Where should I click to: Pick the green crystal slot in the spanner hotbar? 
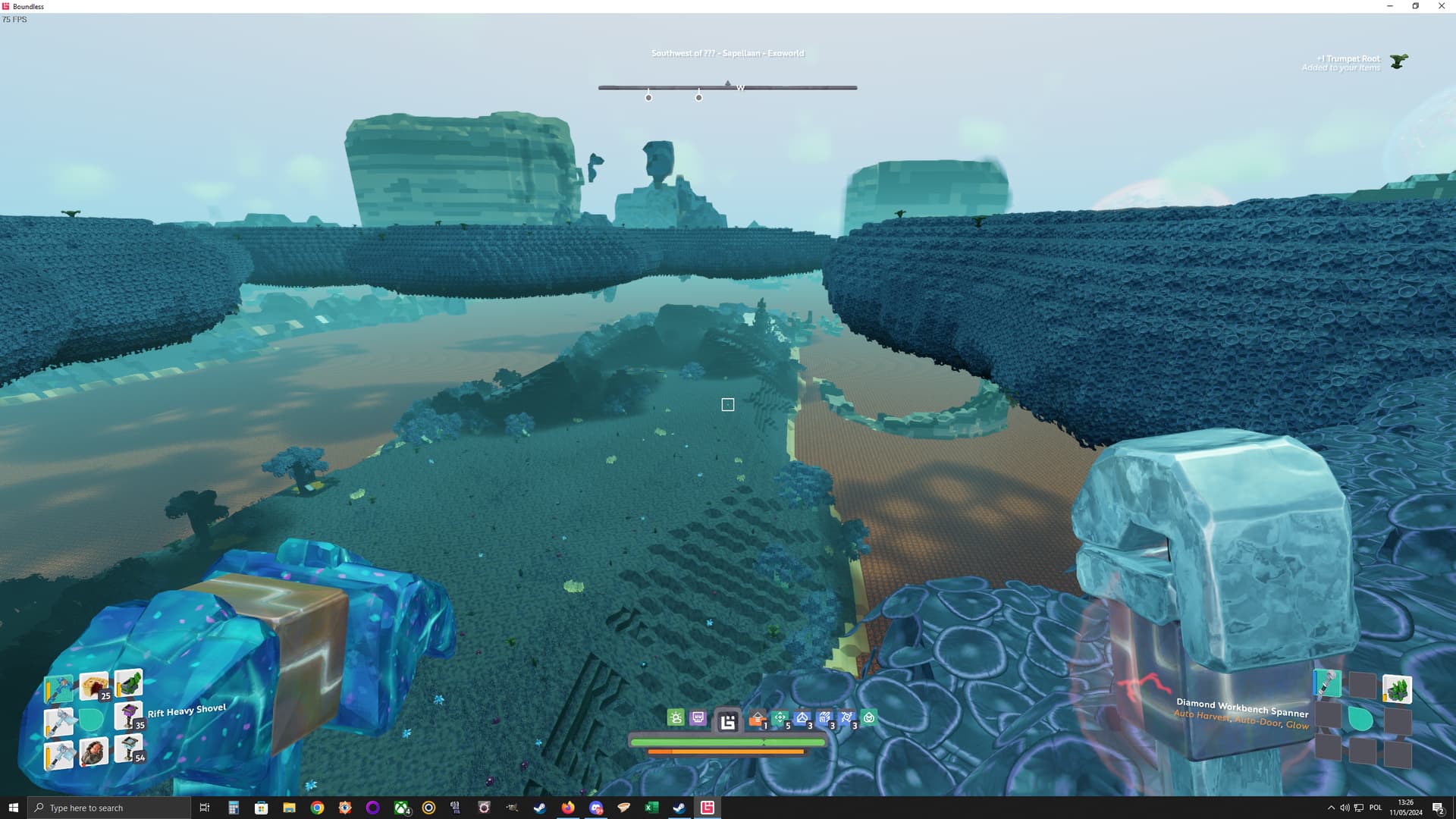1397,689
